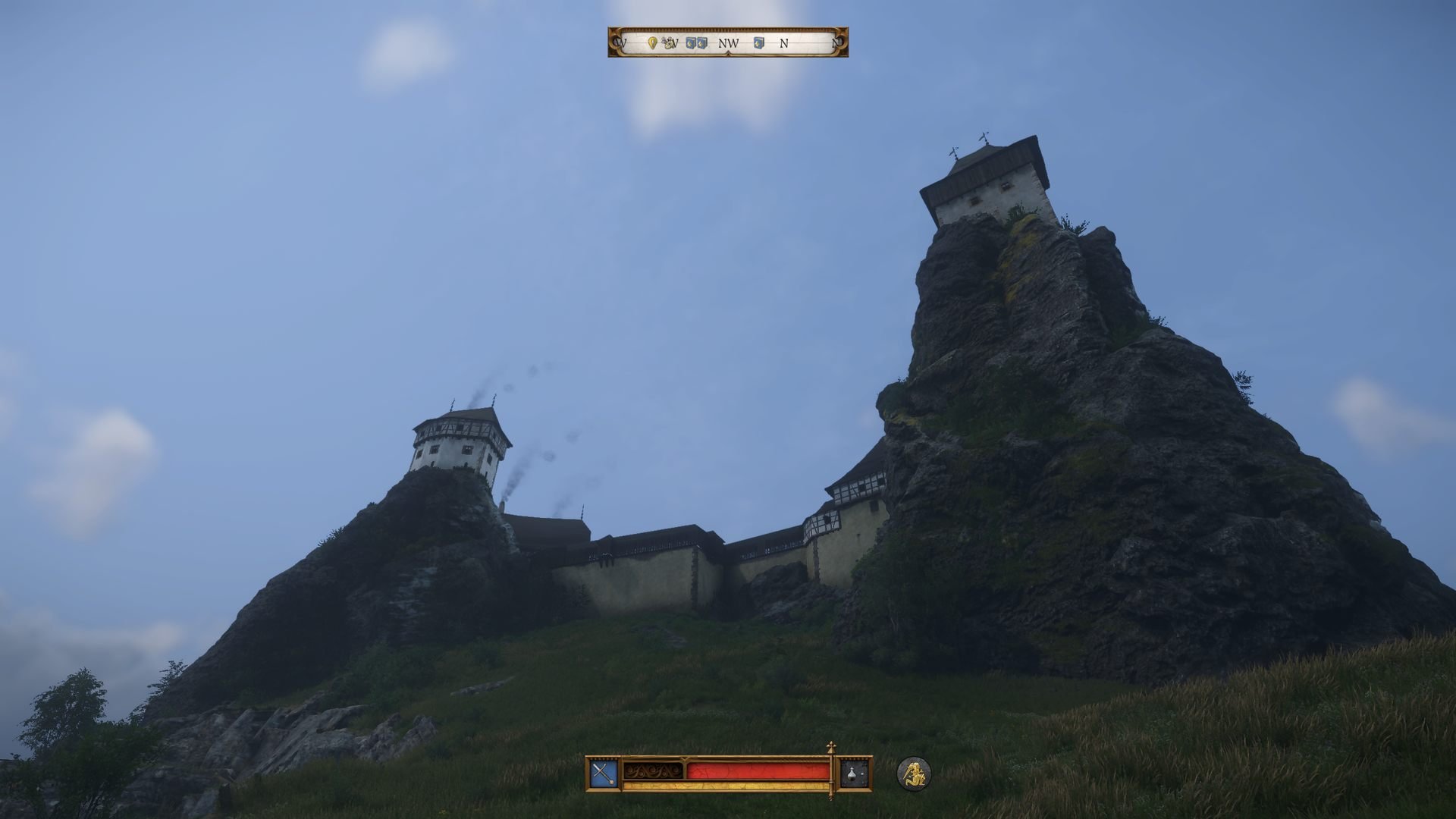Select the yellow map pin marker on the compass

[654, 43]
